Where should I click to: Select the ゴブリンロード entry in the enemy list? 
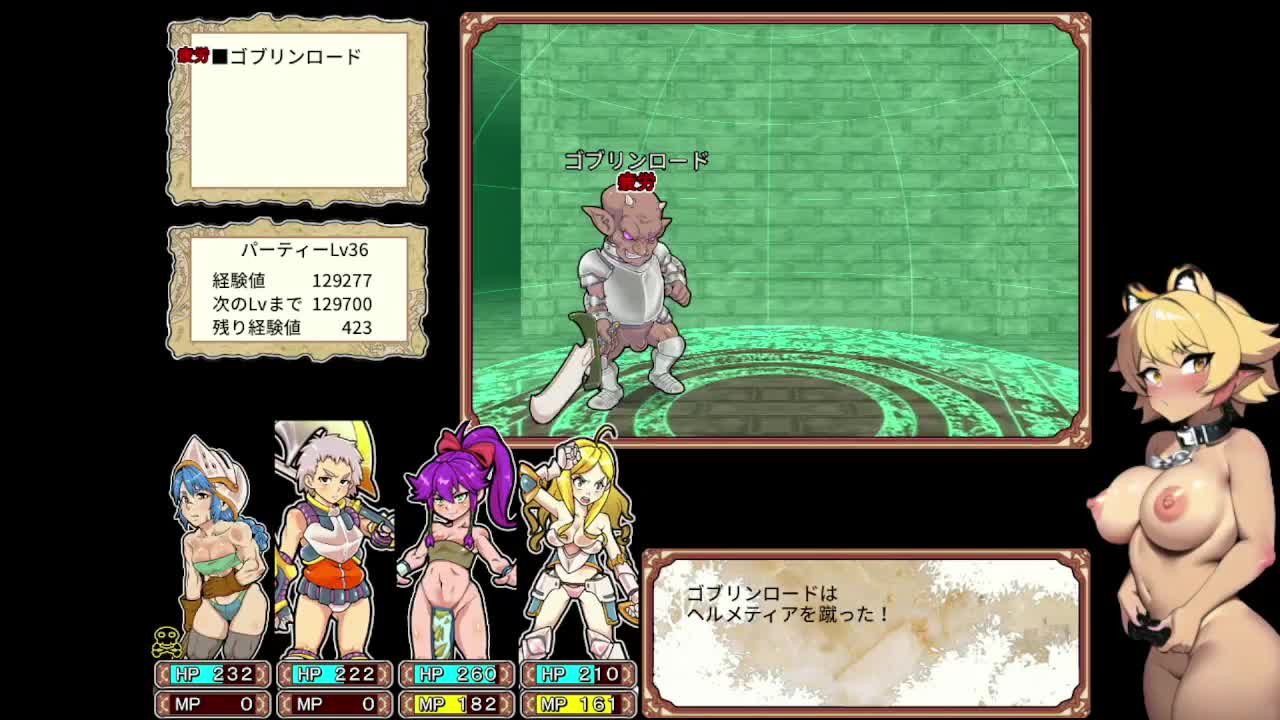click(x=294, y=57)
